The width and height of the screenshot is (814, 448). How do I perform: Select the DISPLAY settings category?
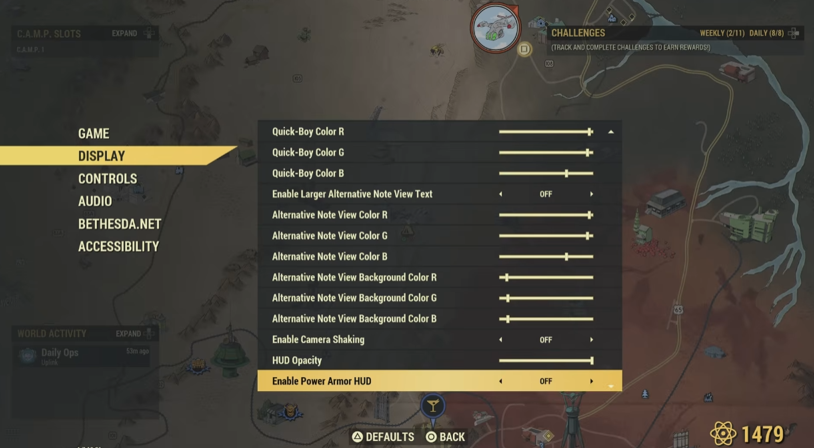[x=102, y=156]
